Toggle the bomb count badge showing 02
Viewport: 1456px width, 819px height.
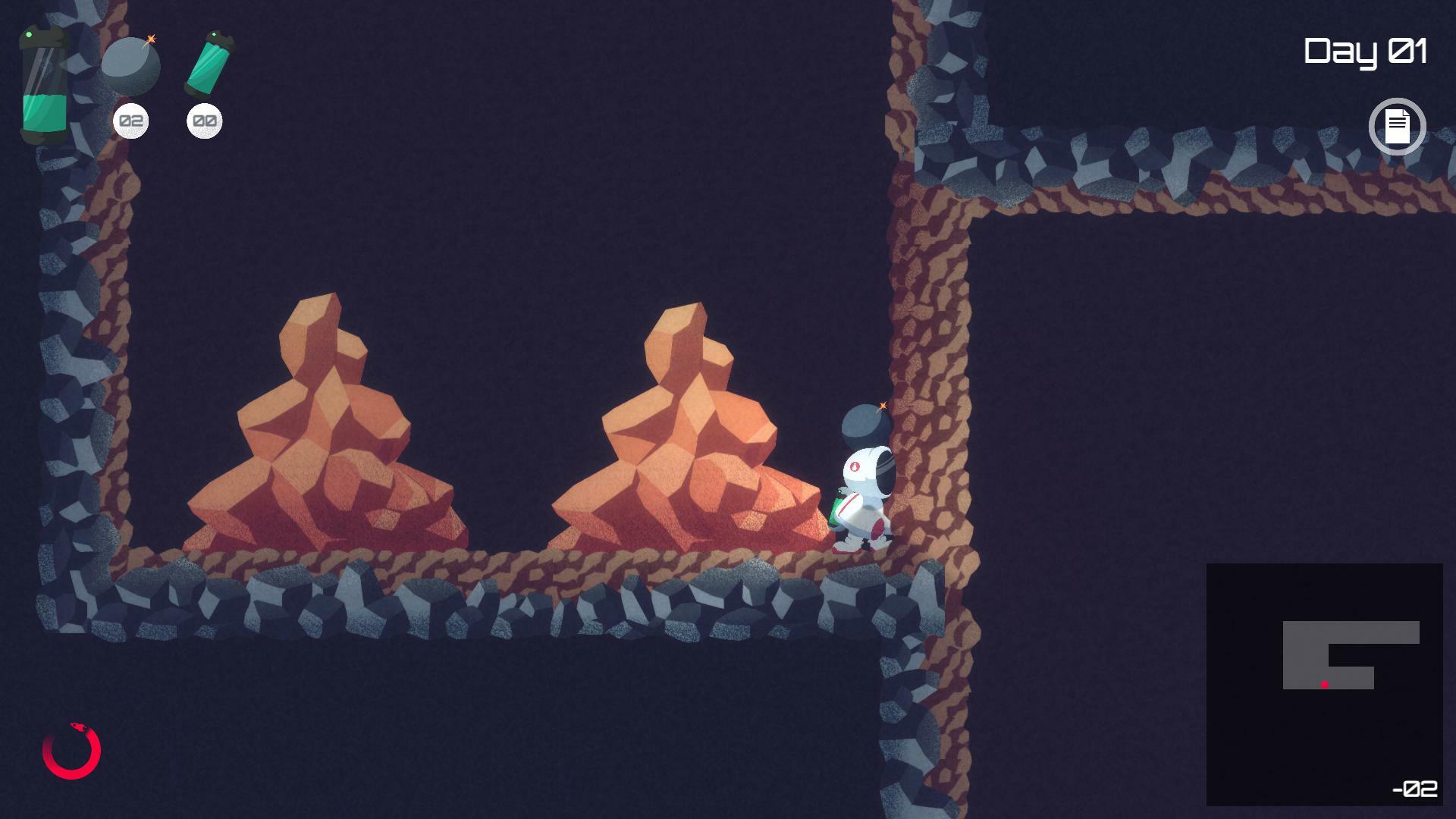coord(130,120)
